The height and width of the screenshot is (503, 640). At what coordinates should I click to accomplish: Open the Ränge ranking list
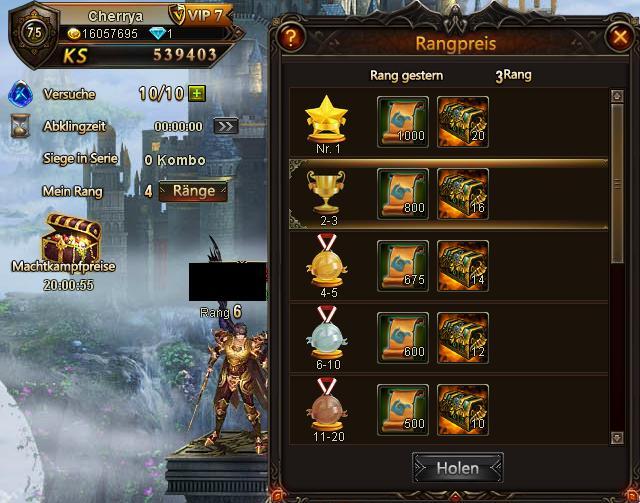point(193,191)
